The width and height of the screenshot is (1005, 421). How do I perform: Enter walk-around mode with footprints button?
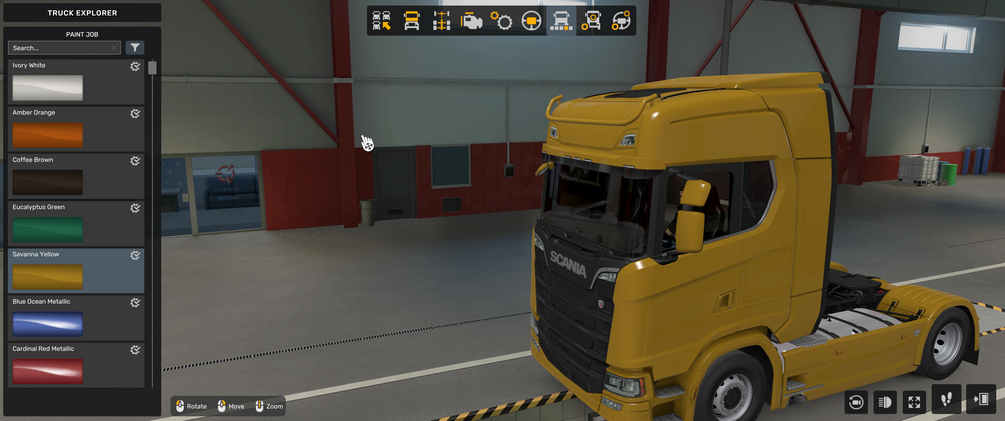tap(946, 399)
